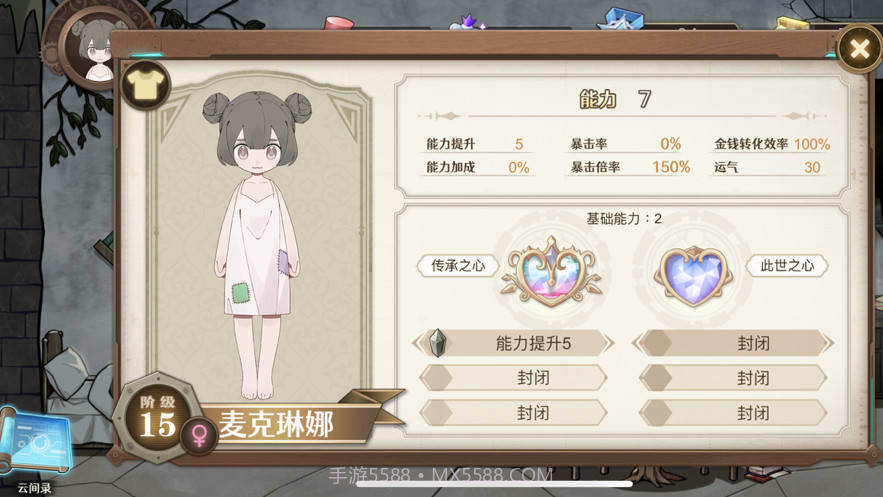Close the character panel with the X button
This screenshot has width=883, height=497.
859,48
